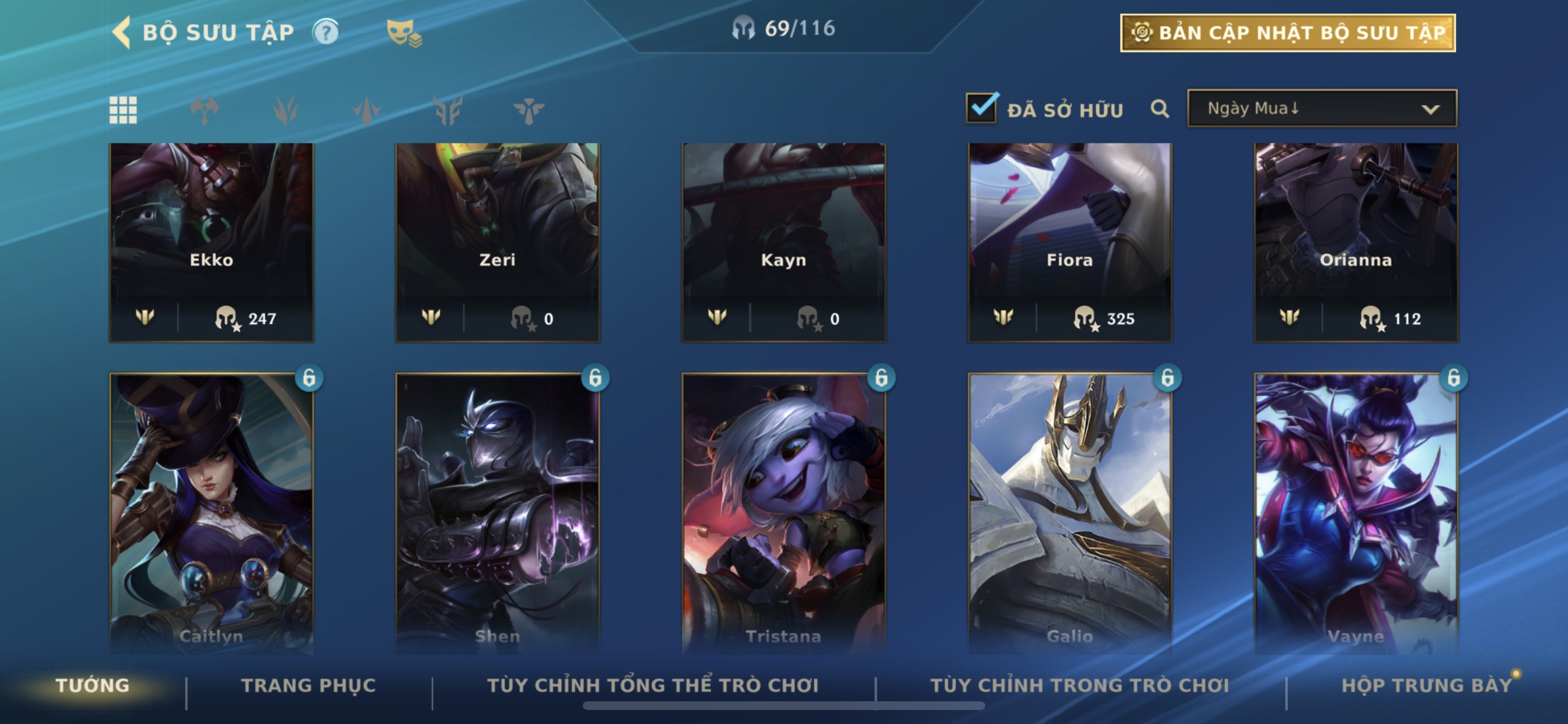The width and height of the screenshot is (1568, 724).
Task: Switch to the Hộp Trưng Bày tab
Action: click(x=1426, y=686)
